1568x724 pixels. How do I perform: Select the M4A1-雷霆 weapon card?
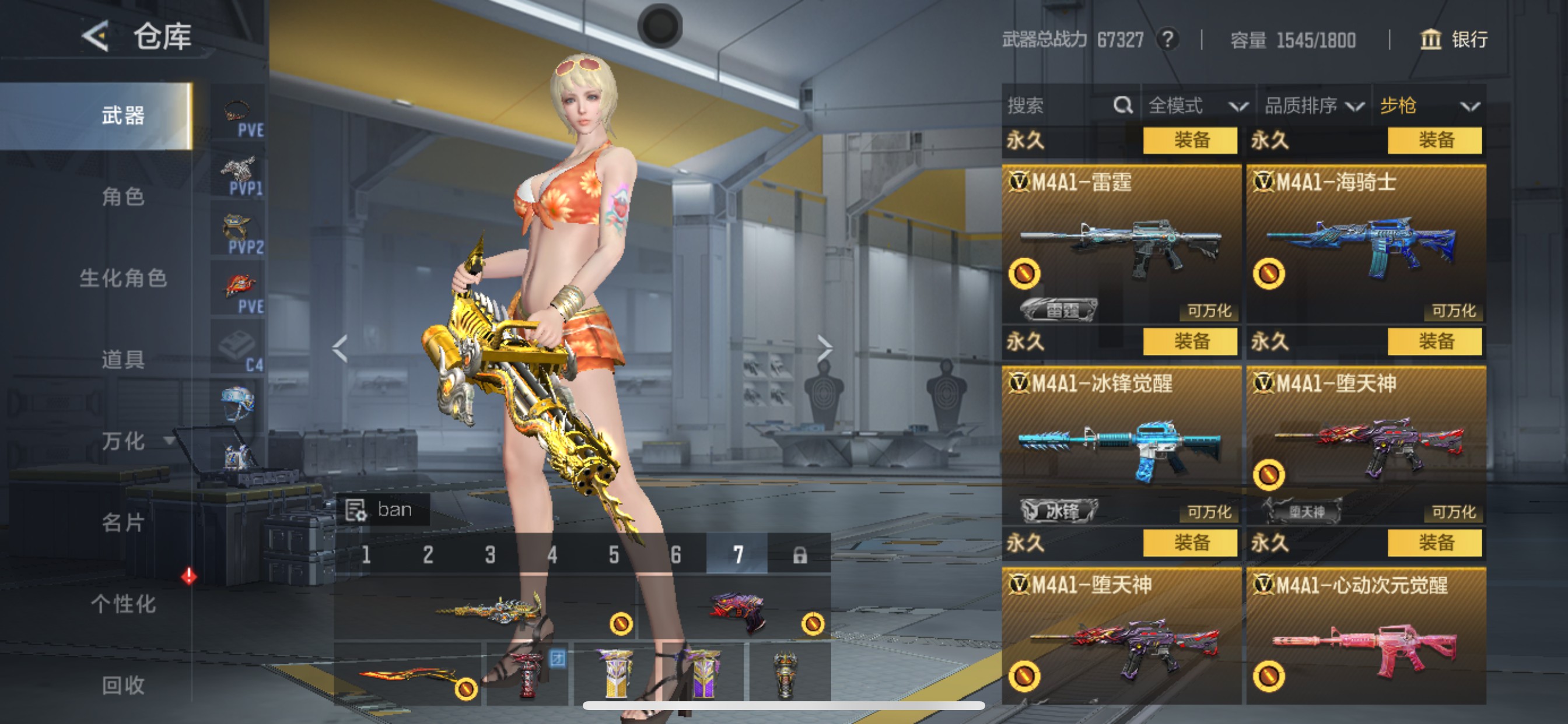click(x=1121, y=243)
